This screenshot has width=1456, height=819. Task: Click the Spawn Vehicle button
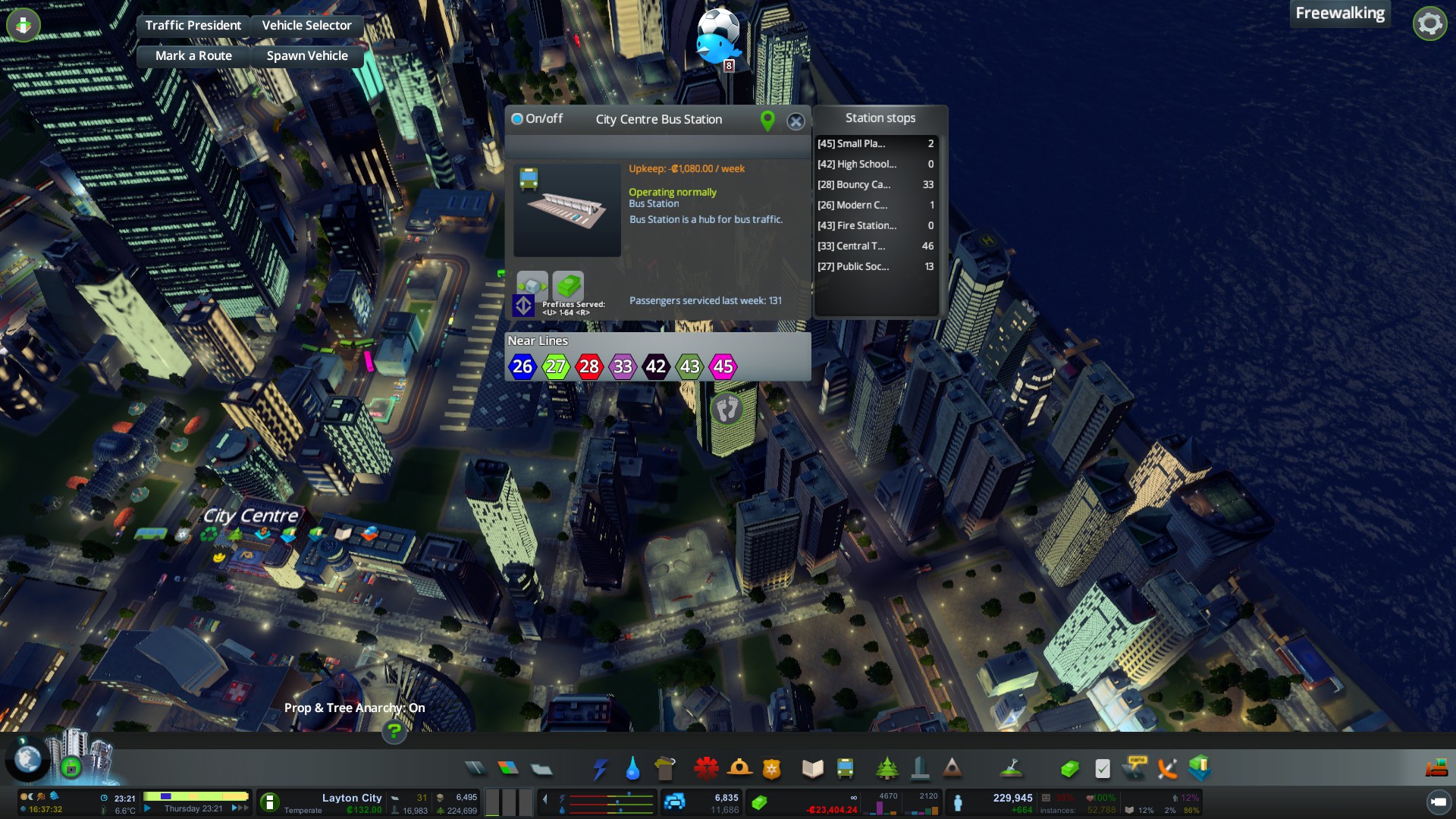(307, 56)
